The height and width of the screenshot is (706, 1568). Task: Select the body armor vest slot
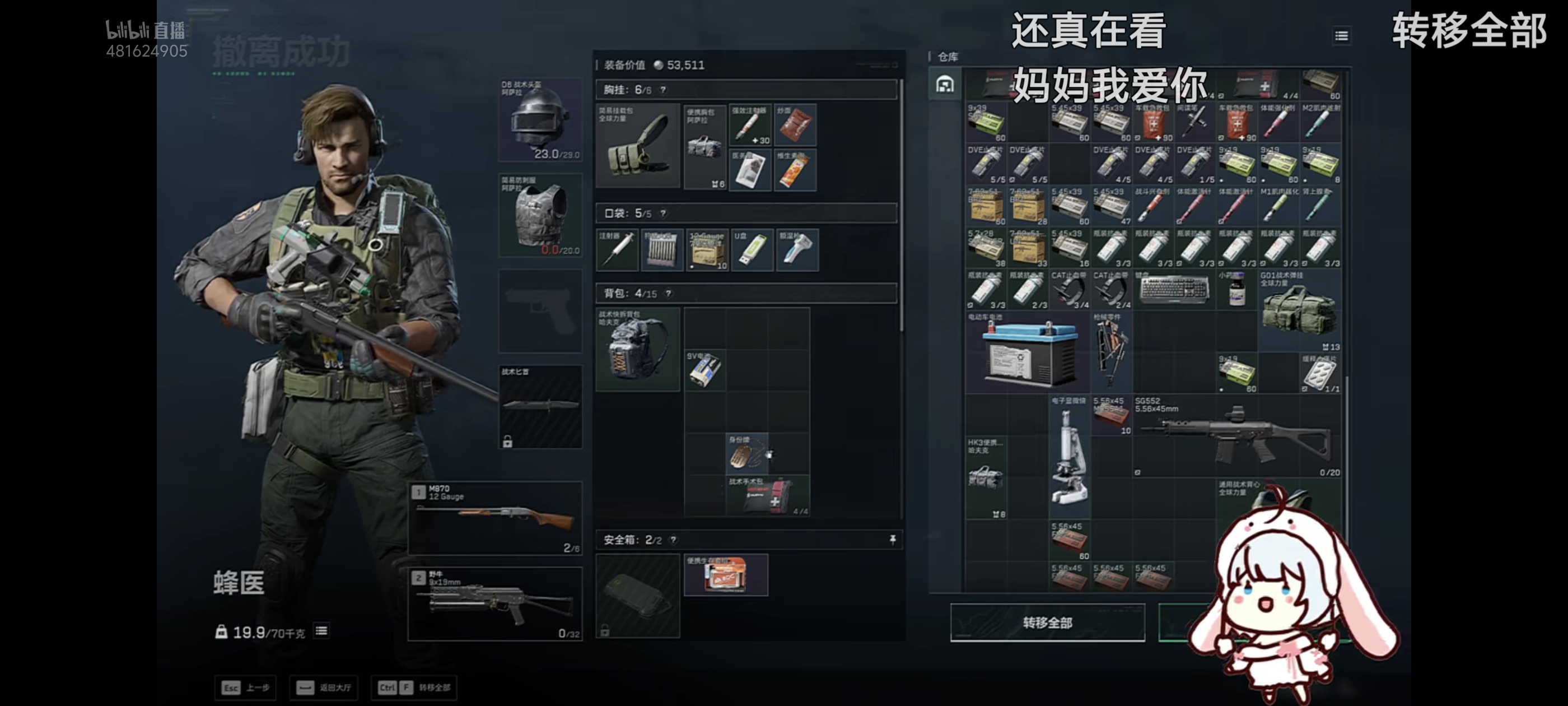pyautogui.click(x=540, y=215)
